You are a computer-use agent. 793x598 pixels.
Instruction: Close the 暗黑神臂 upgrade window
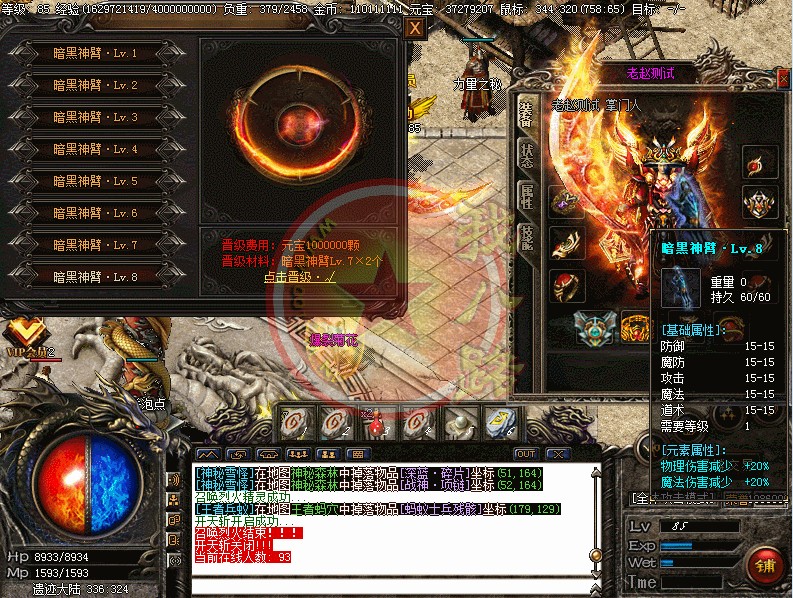coord(415,28)
